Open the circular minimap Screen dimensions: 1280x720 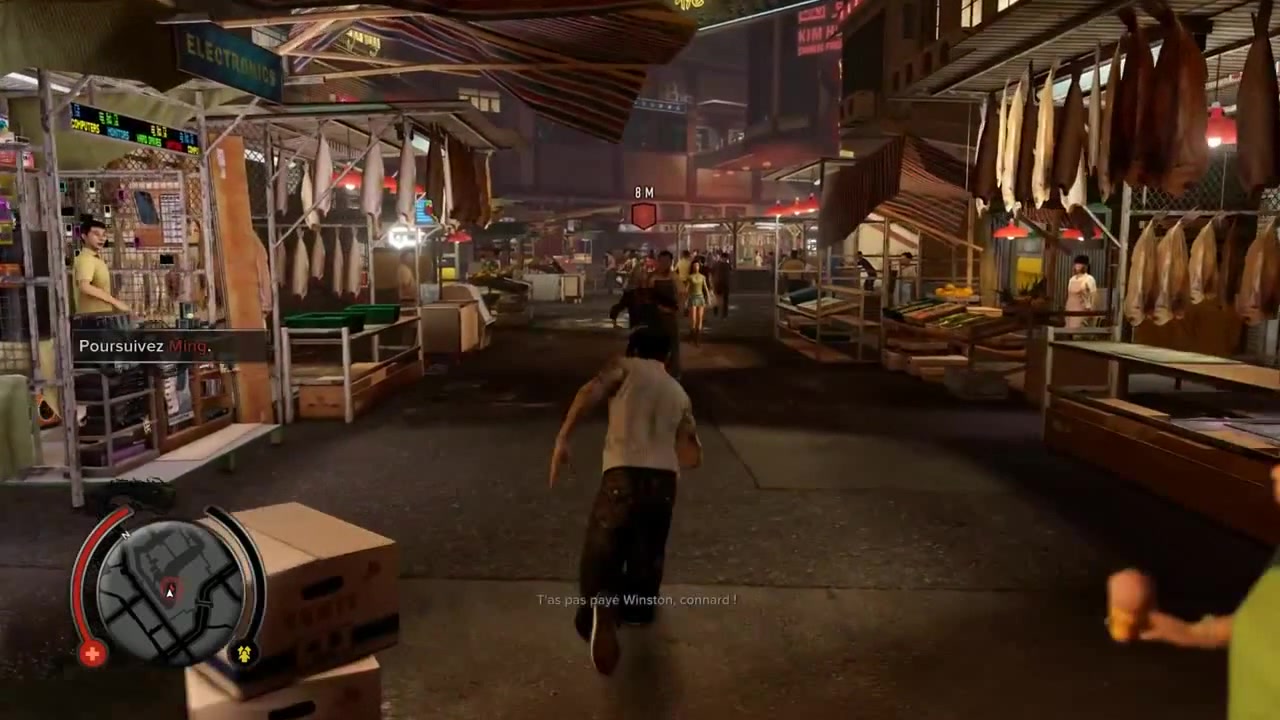tap(169, 592)
